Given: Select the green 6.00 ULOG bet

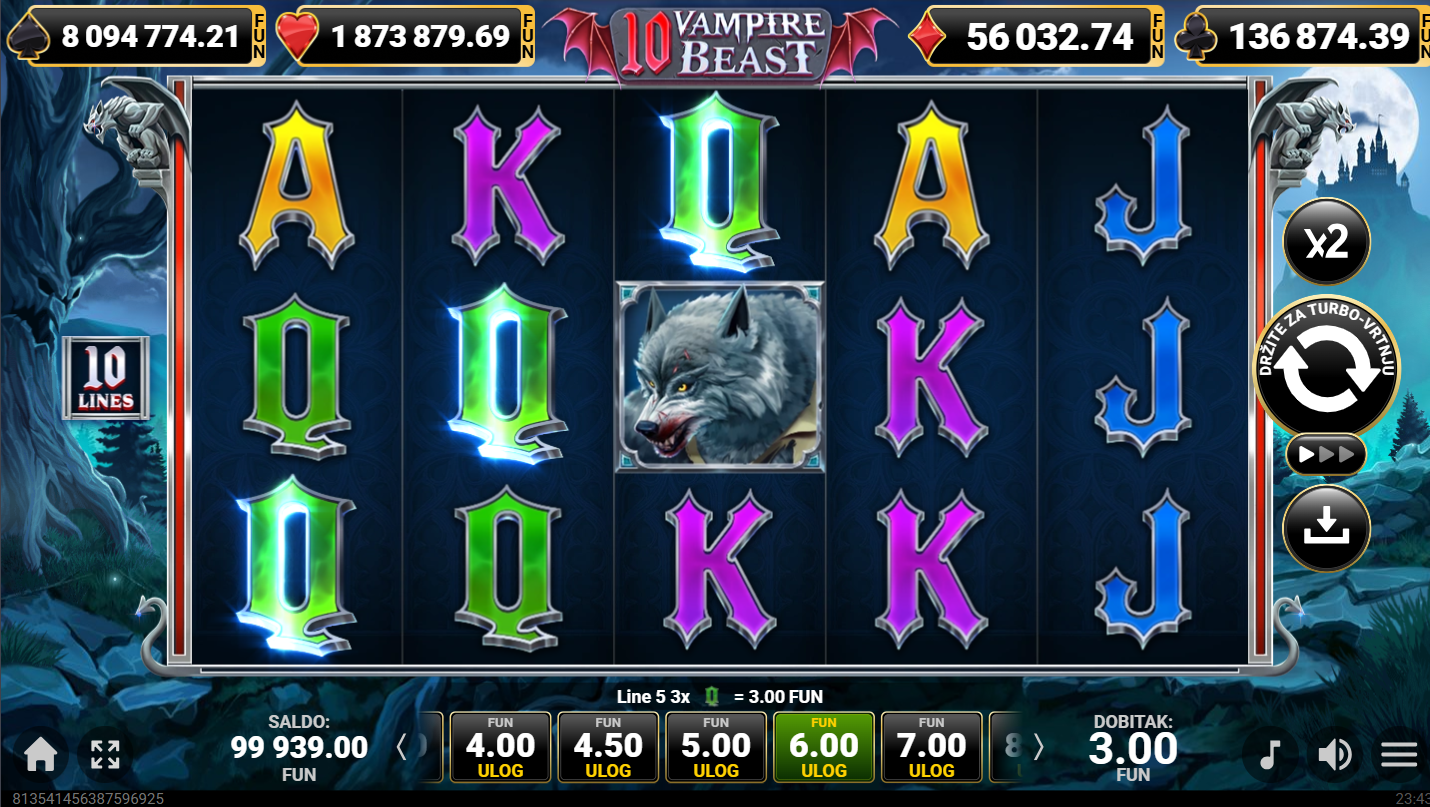Looking at the screenshot, I should (x=824, y=747).
